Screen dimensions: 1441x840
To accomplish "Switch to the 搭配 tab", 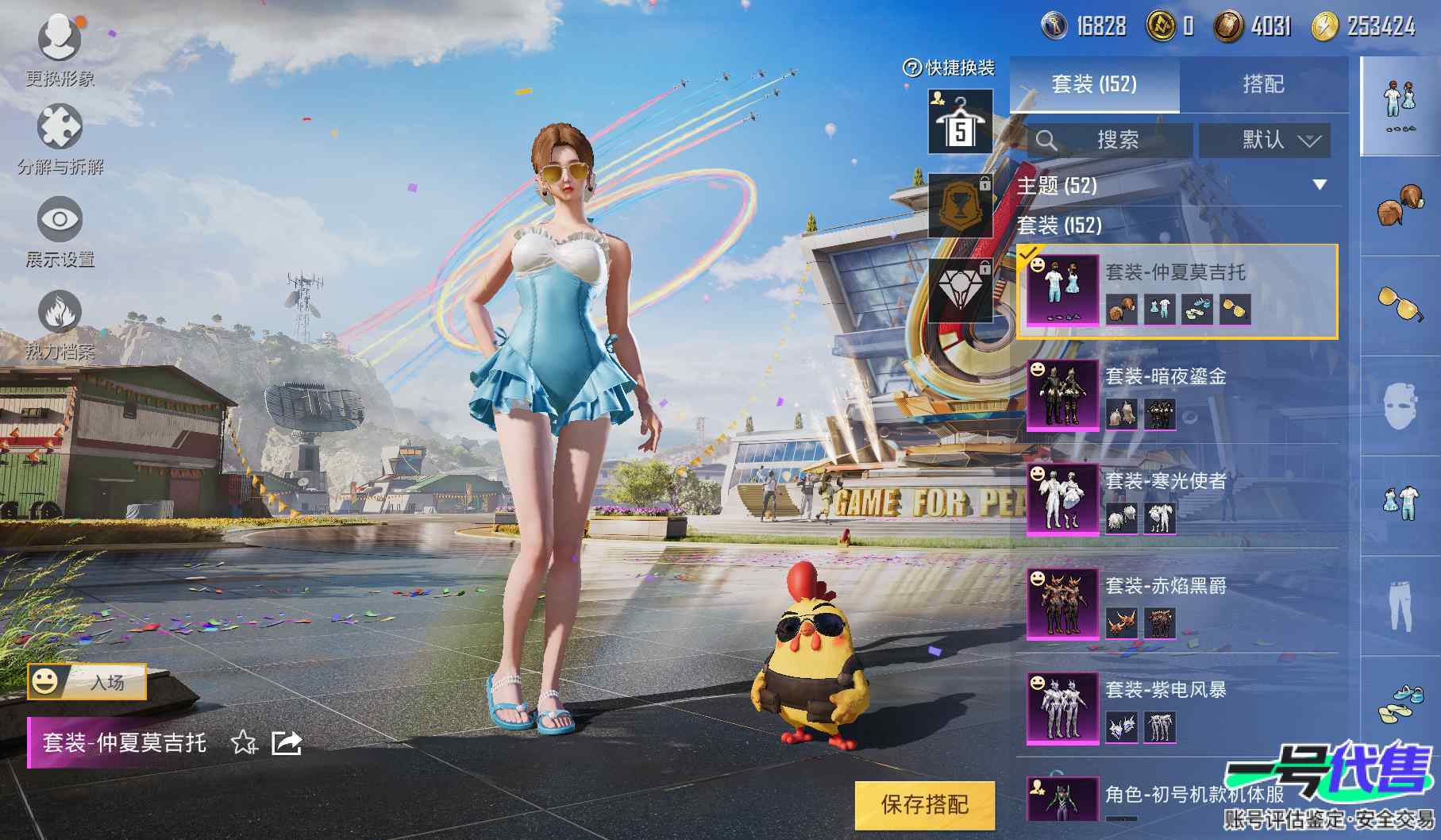I will [x=1262, y=84].
